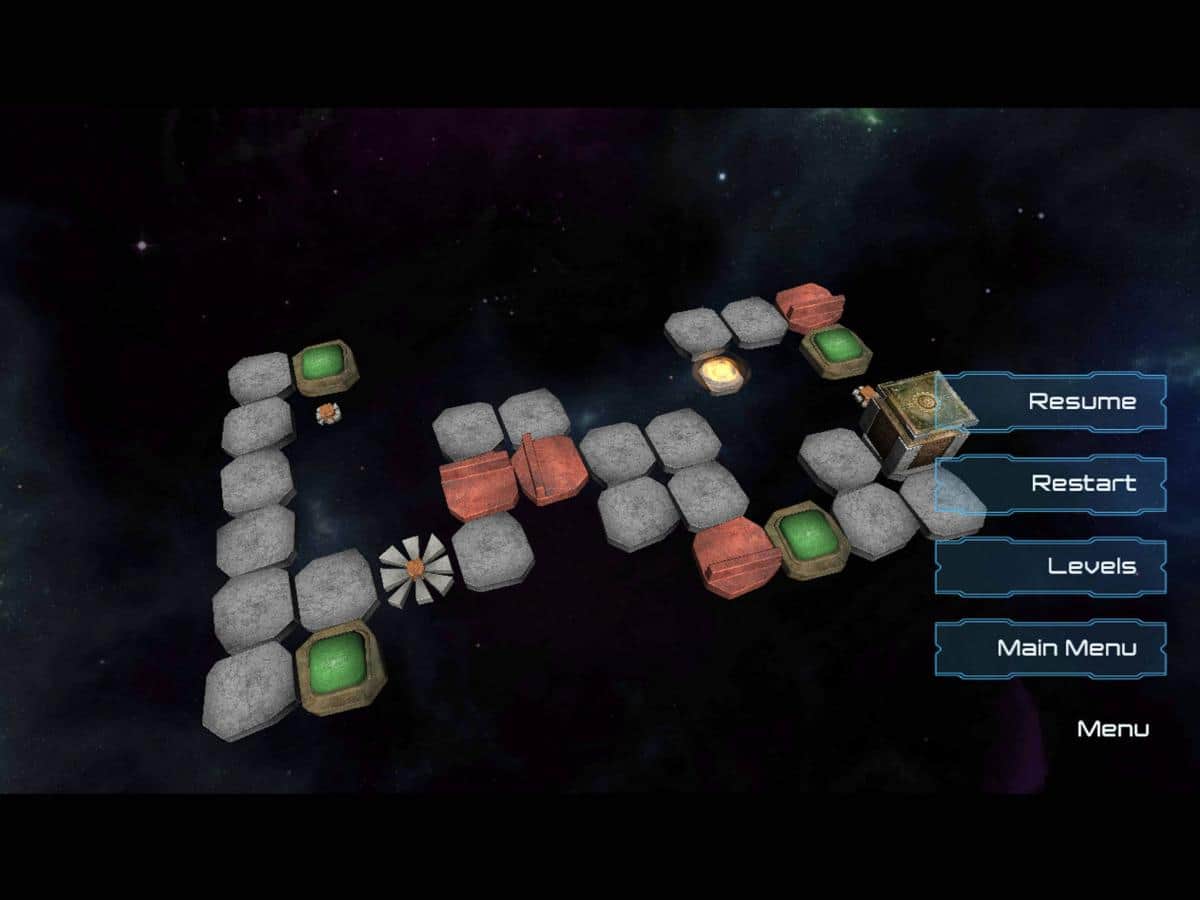
Task: Toggle the Menu label at bottom right
Action: pyautogui.click(x=1112, y=729)
